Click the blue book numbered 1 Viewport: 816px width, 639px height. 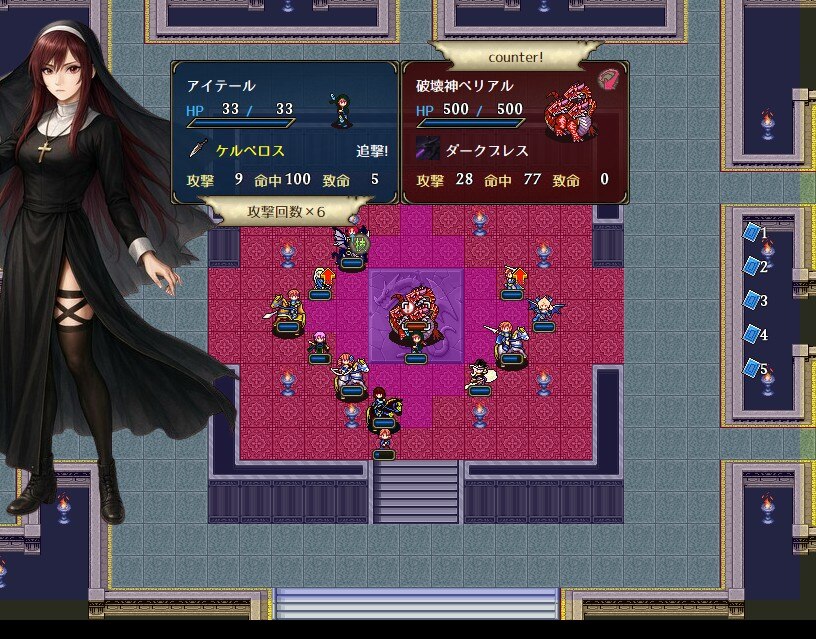coord(751,233)
